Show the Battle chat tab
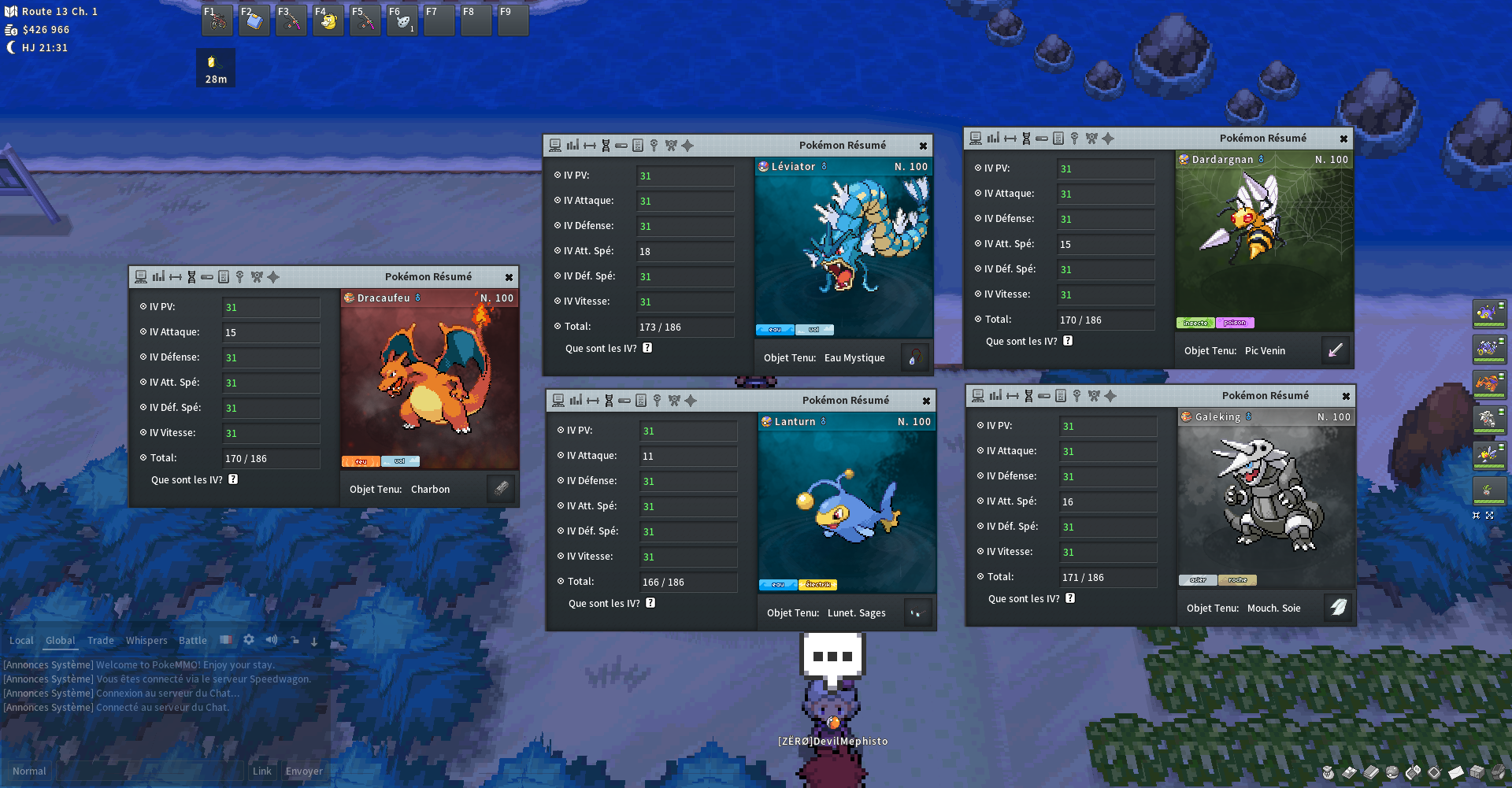The width and height of the screenshot is (1512, 788). coord(193,640)
